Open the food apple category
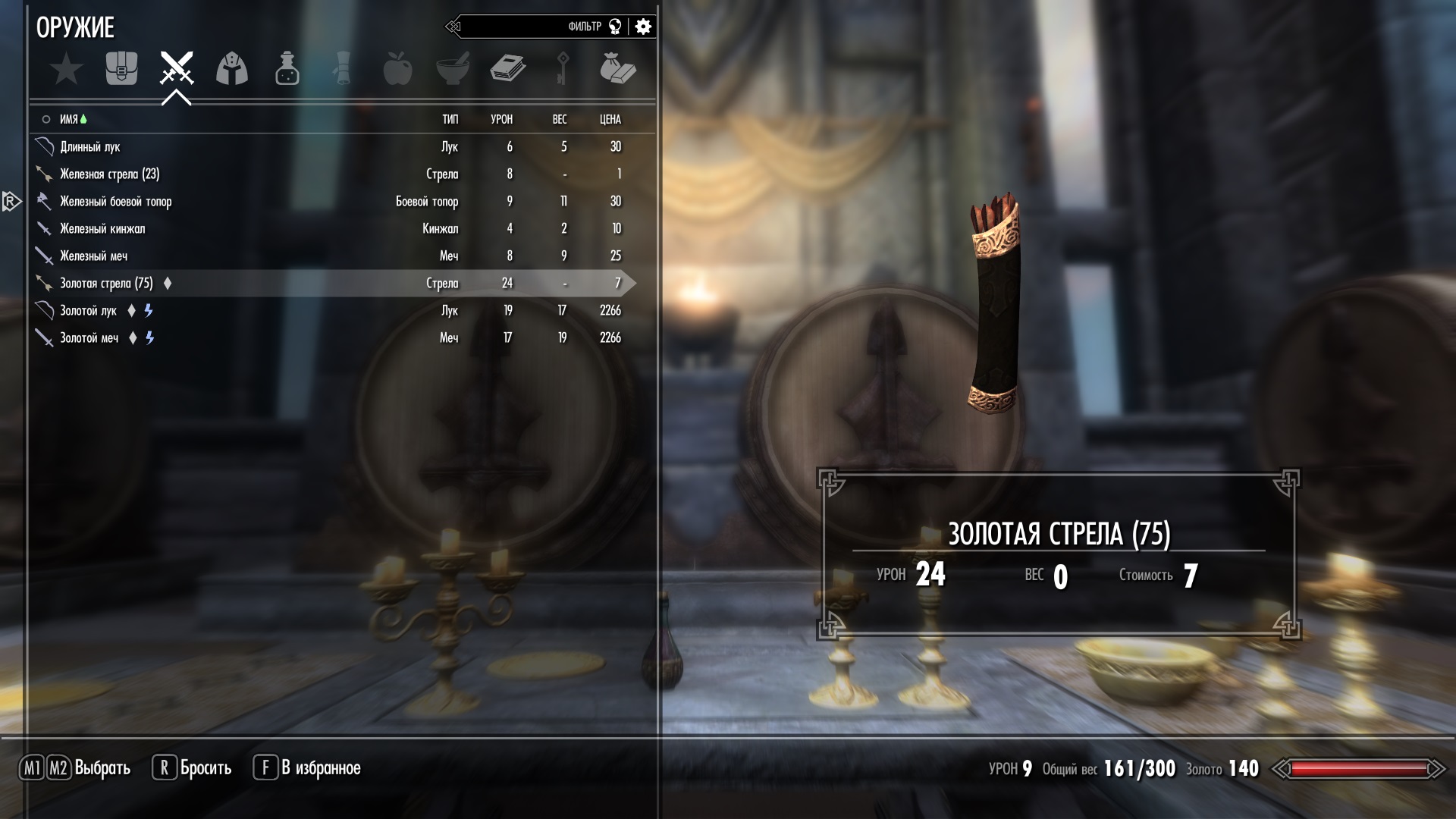The height and width of the screenshot is (819, 1456). pos(397,69)
